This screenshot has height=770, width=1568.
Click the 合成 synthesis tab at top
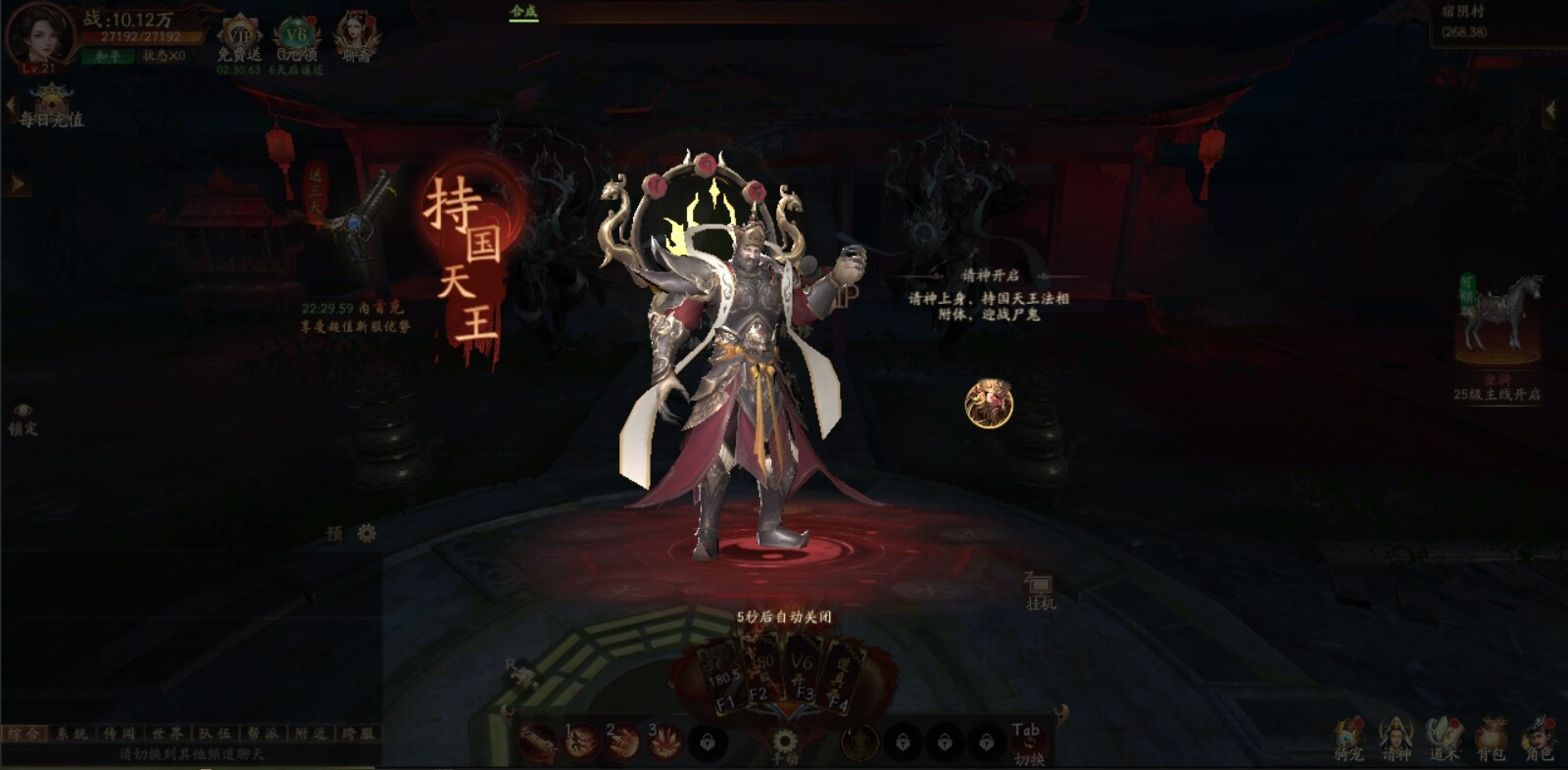524,12
